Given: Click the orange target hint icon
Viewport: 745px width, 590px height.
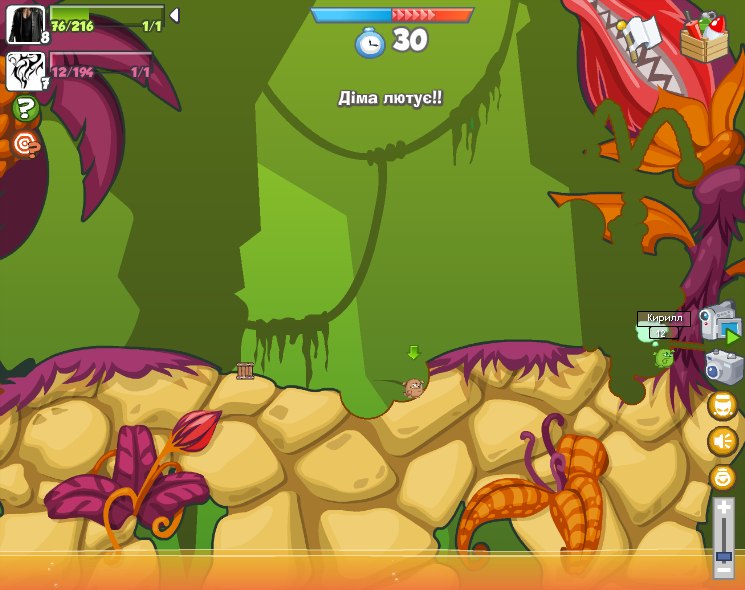Looking at the screenshot, I should 26,145.
